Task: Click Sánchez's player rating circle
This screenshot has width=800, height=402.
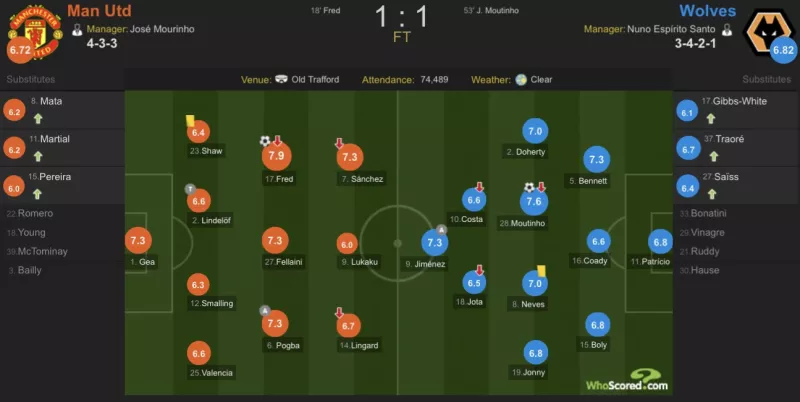Action: pyautogui.click(x=350, y=157)
